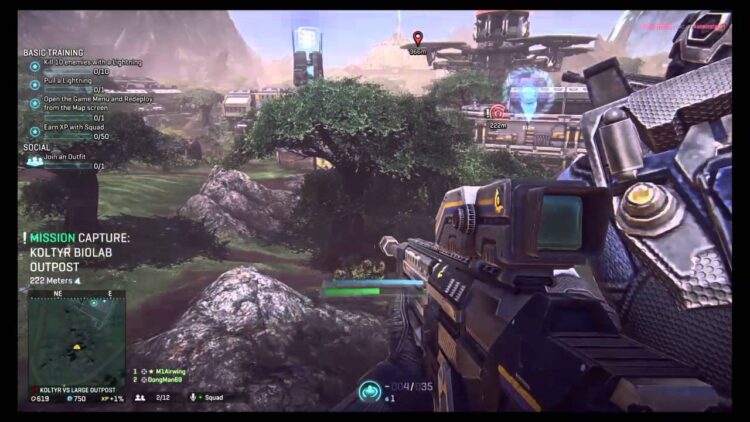
Task: Click the red waypoint marker above the base
Action: pos(417,38)
